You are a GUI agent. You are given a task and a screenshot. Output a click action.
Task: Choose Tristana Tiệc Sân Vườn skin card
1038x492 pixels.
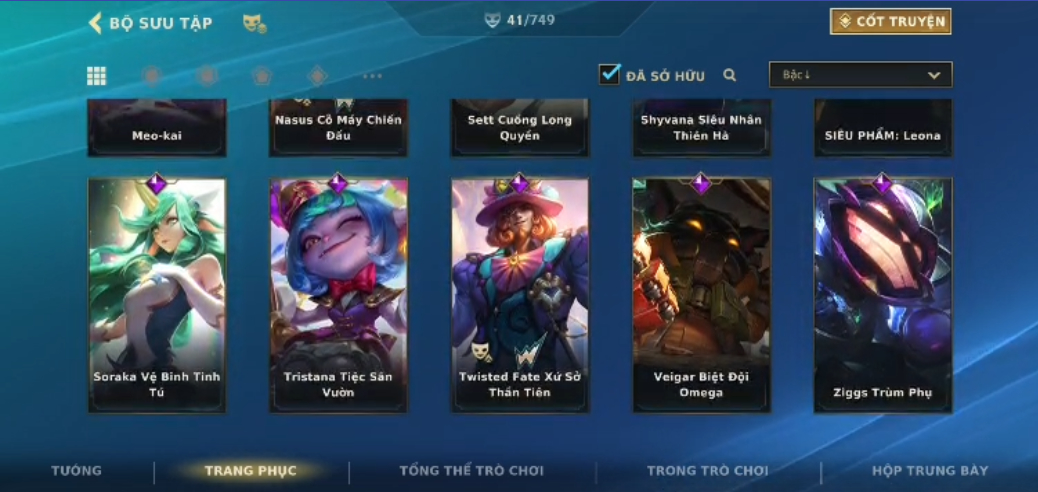338,295
